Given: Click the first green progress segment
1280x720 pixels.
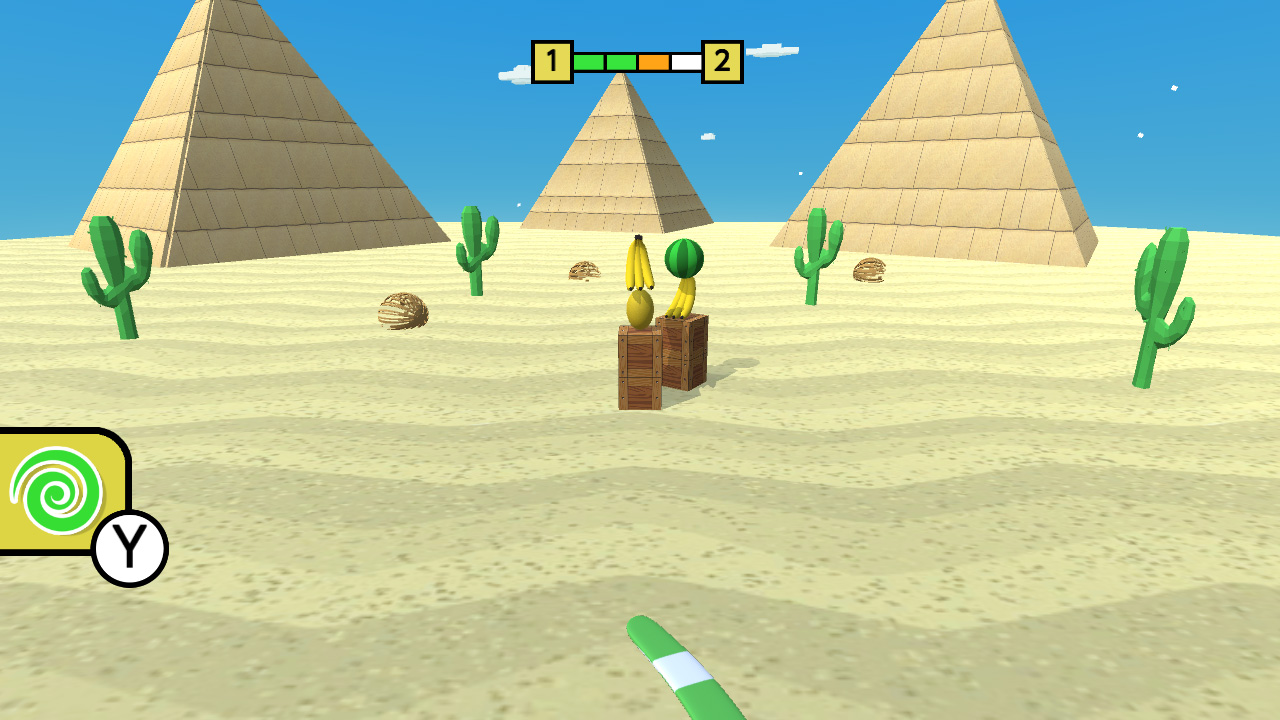Looking at the screenshot, I should [590, 60].
